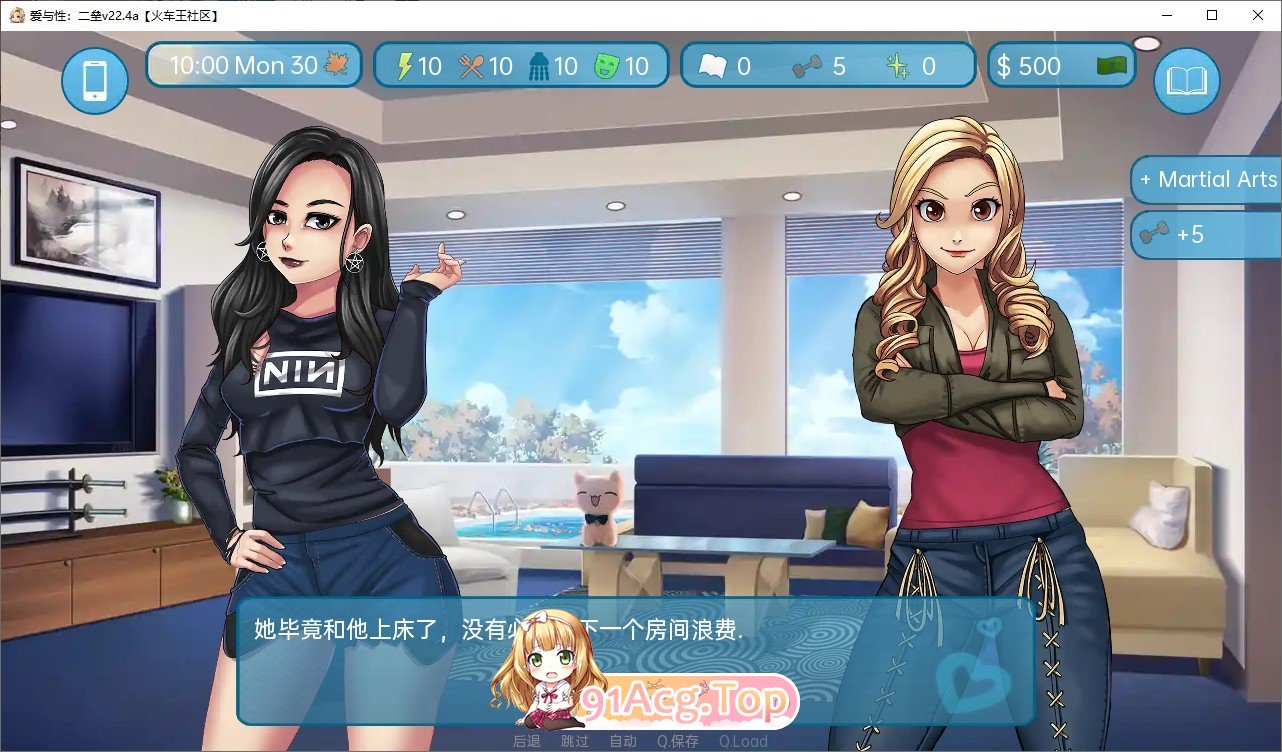Dismiss the + Martial Arts notification
Image resolution: width=1282 pixels, height=752 pixels.
coord(1211,180)
